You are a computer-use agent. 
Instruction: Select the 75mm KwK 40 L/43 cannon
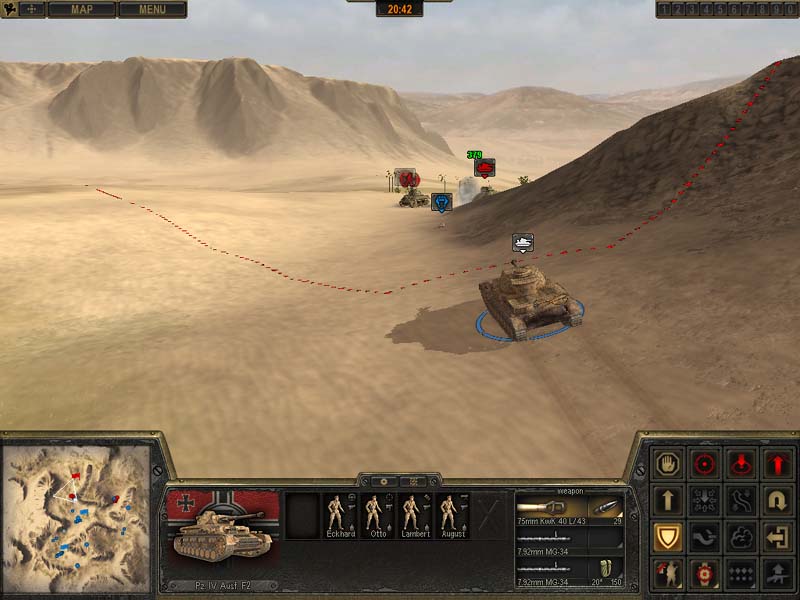point(569,509)
